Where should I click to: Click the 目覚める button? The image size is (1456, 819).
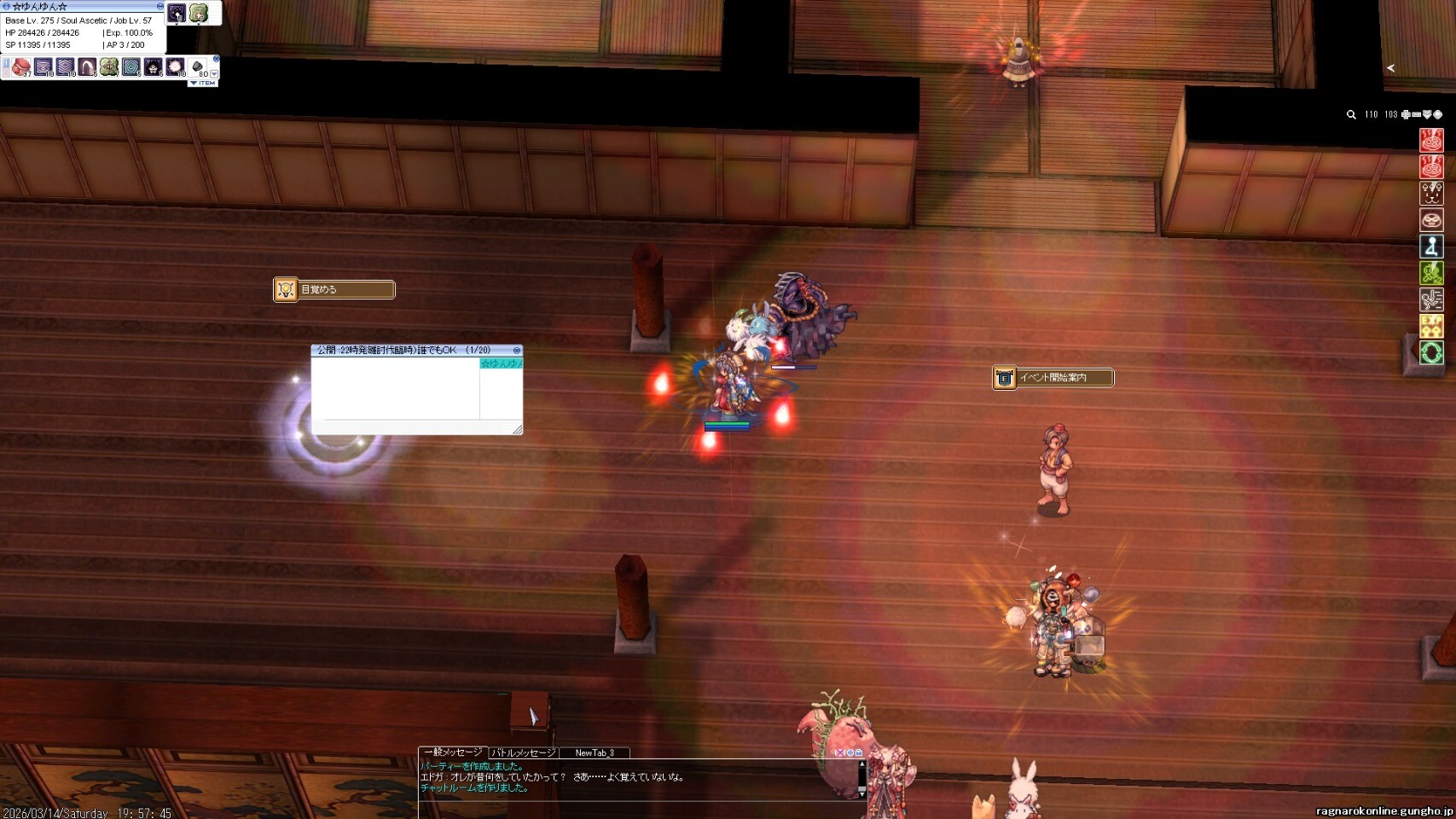pyautogui.click(x=334, y=289)
